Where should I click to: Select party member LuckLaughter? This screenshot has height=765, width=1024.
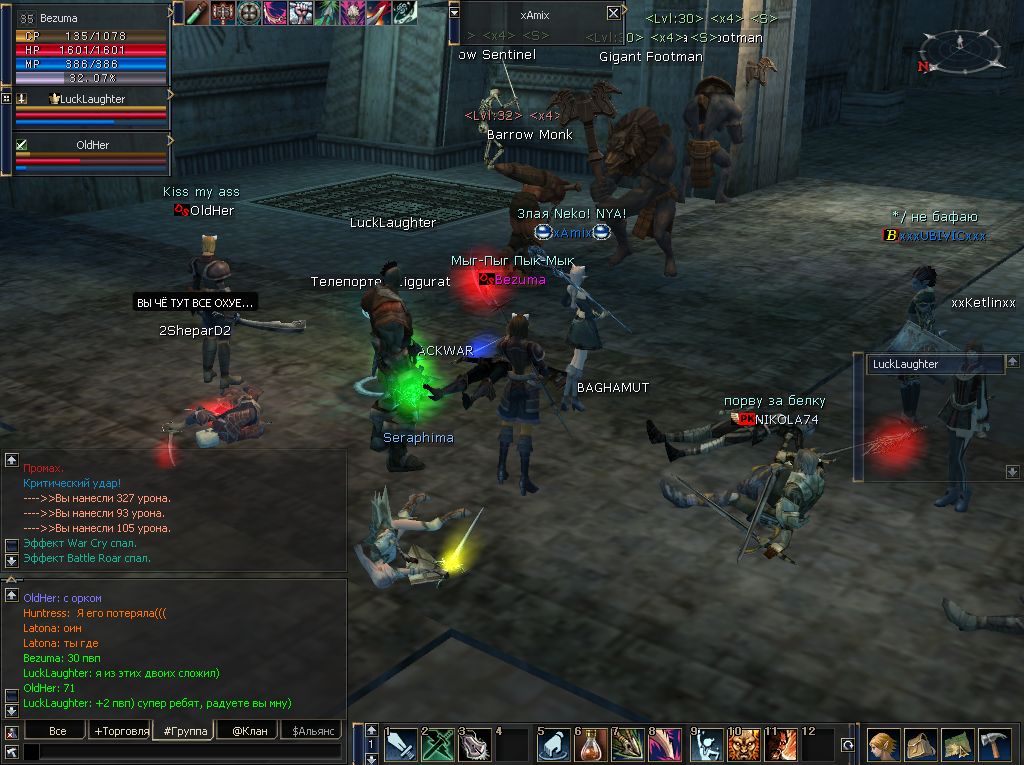[x=90, y=100]
